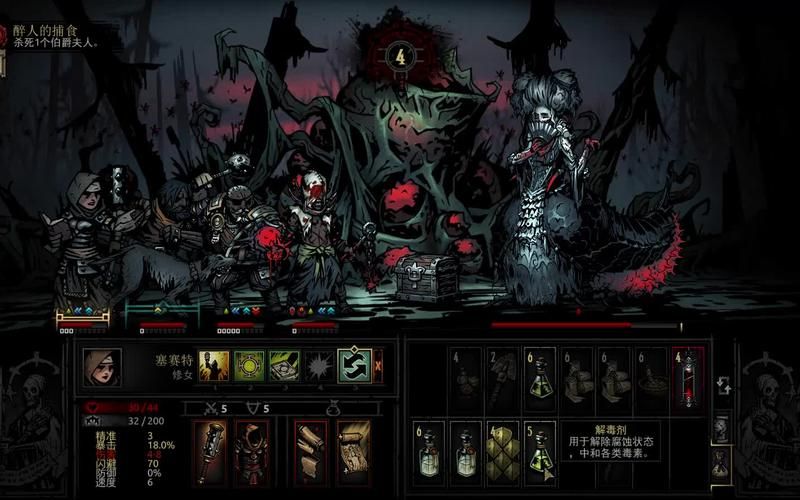The image size is (800, 500).
Task: Pass the turn with the X button
Action: coord(378,366)
